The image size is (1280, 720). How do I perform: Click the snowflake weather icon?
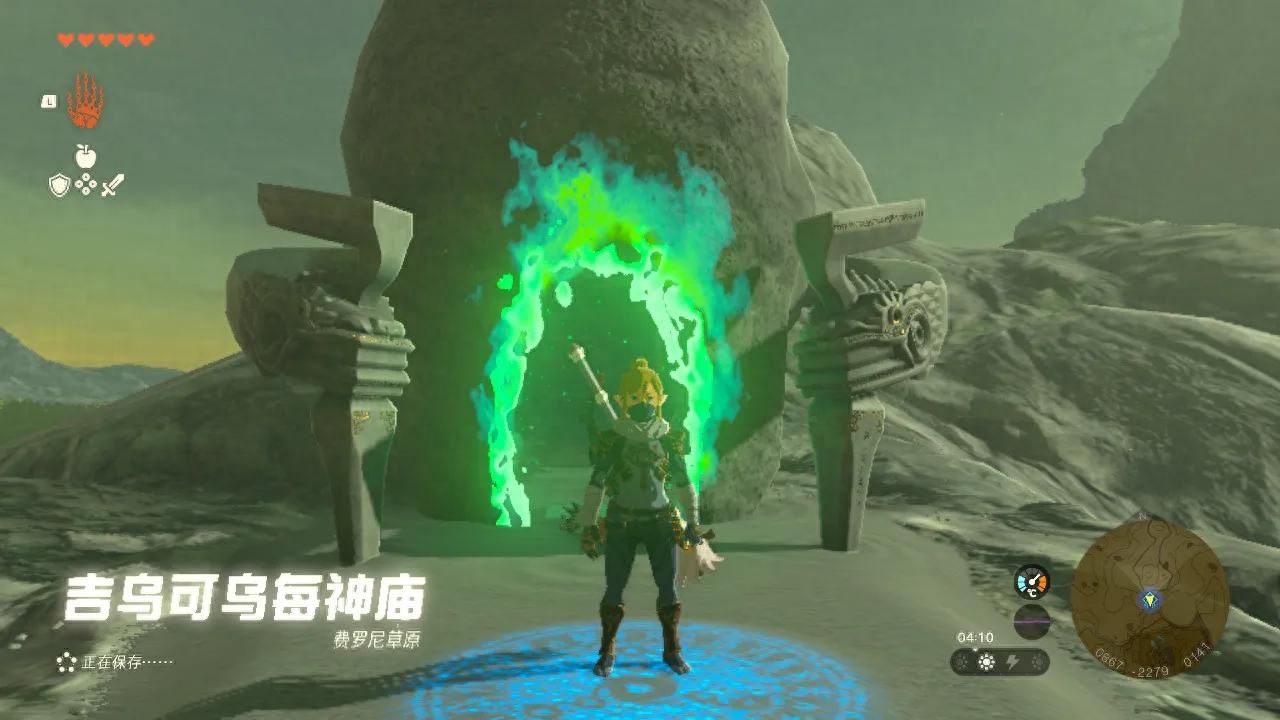pyautogui.click(x=1038, y=661)
